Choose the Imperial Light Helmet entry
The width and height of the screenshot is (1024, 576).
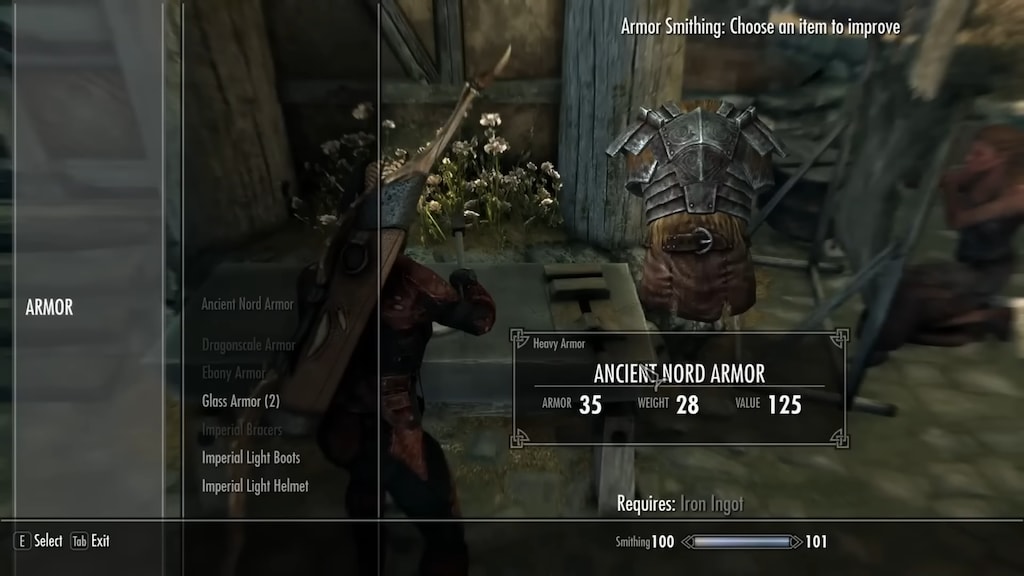point(254,486)
